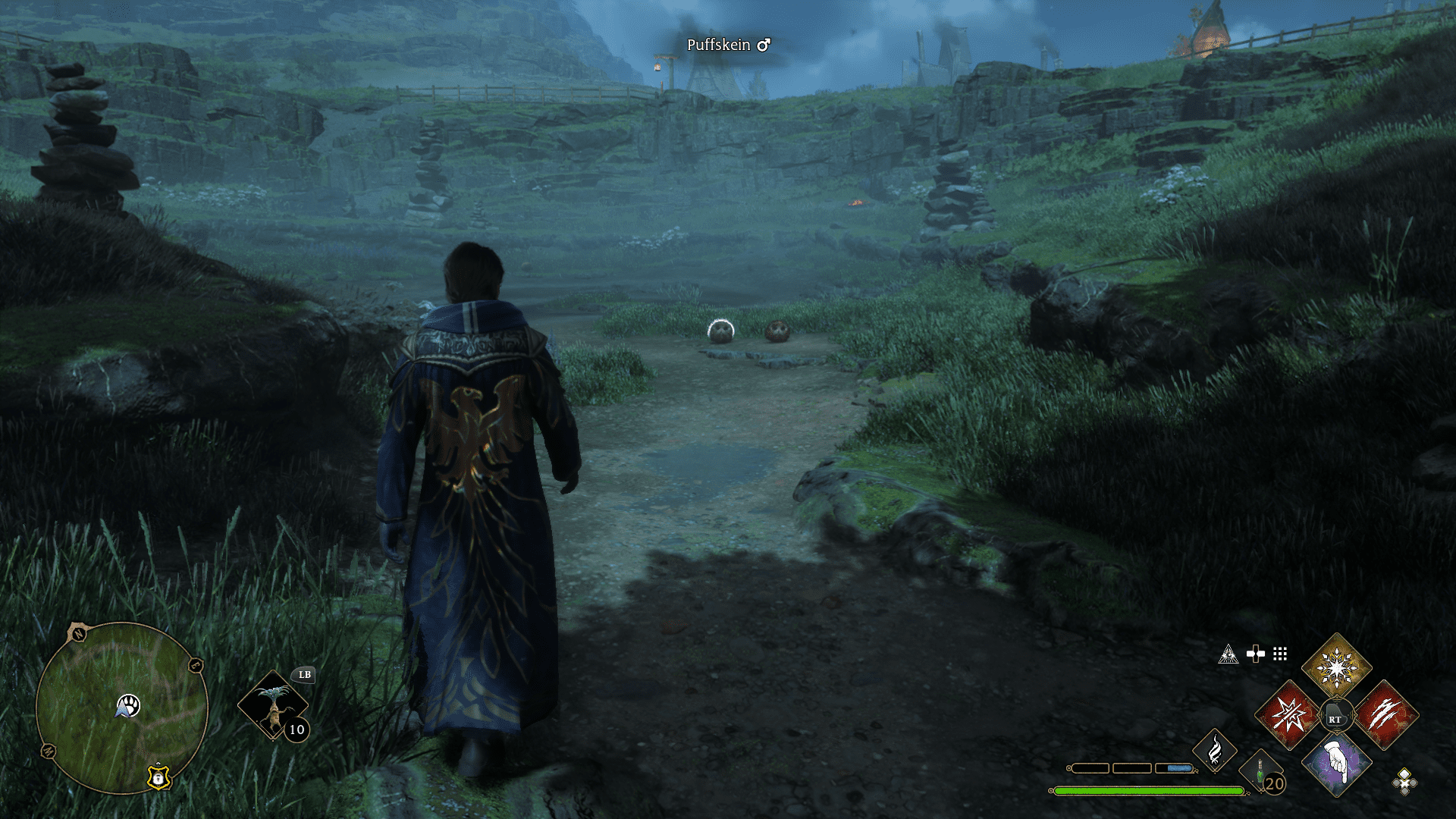The image size is (1456, 819).
Task: Expand the chevron above the shield marker
Action: 158,764
